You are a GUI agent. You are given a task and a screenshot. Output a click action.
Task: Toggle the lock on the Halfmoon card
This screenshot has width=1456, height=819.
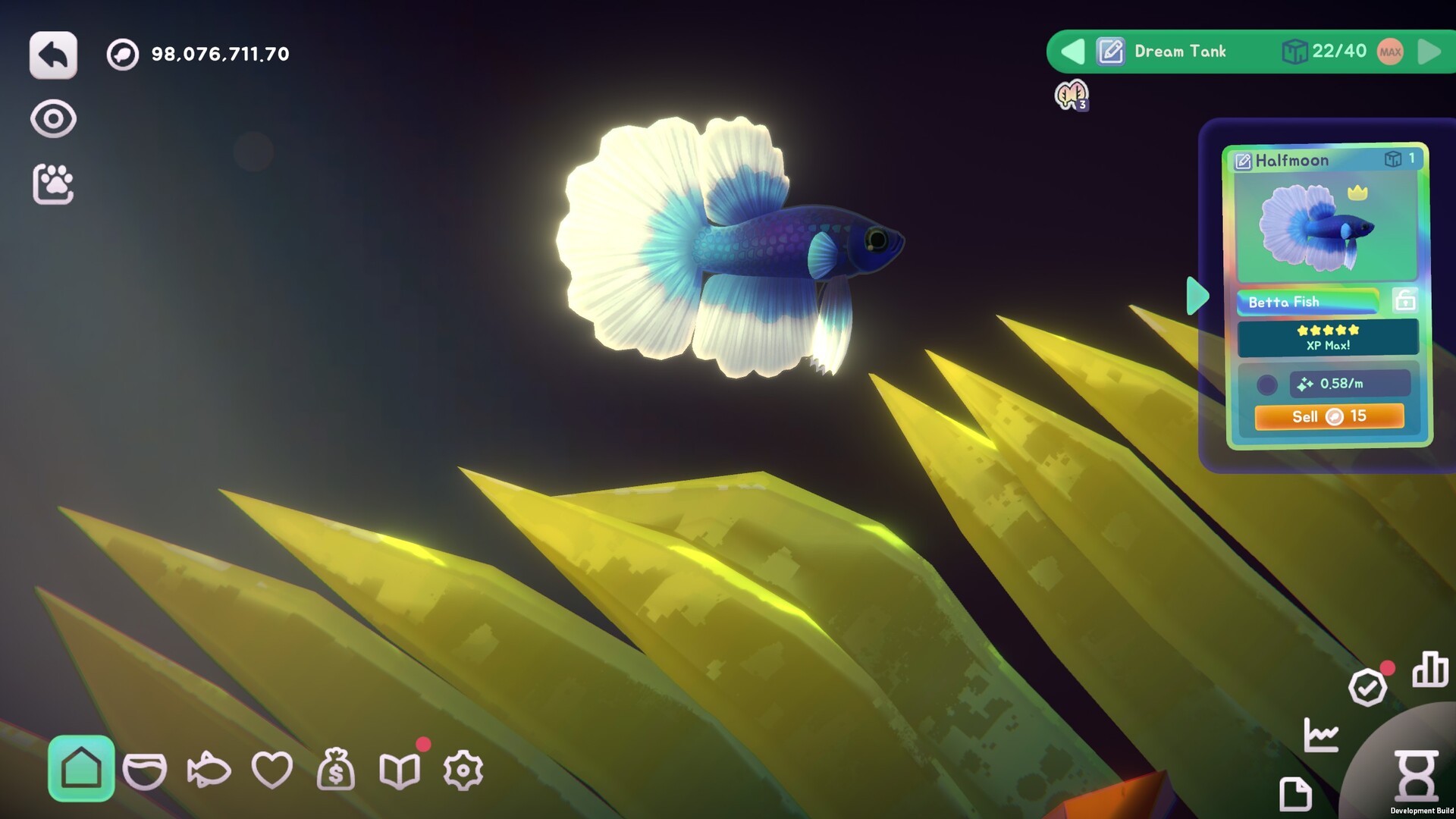coord(1404,300)
